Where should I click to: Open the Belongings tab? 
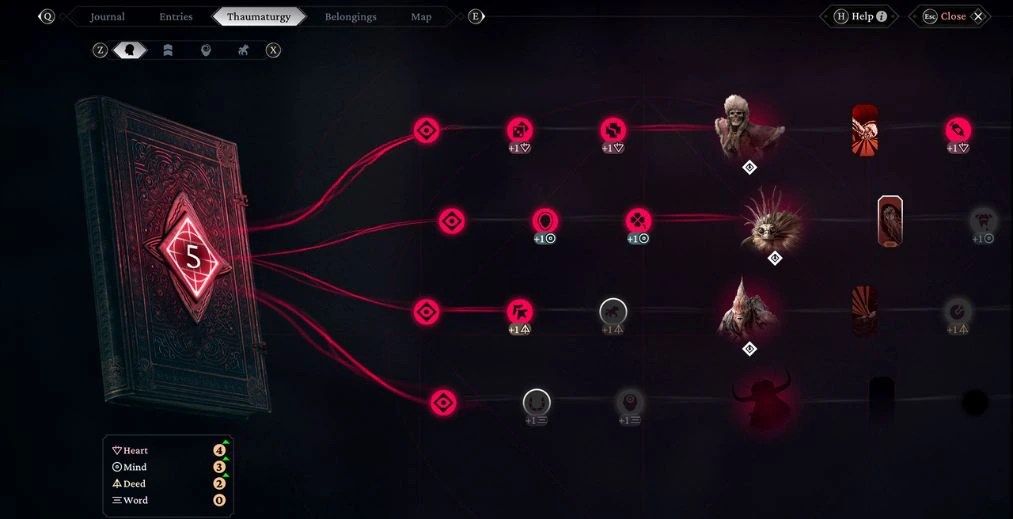coord(351,17)
